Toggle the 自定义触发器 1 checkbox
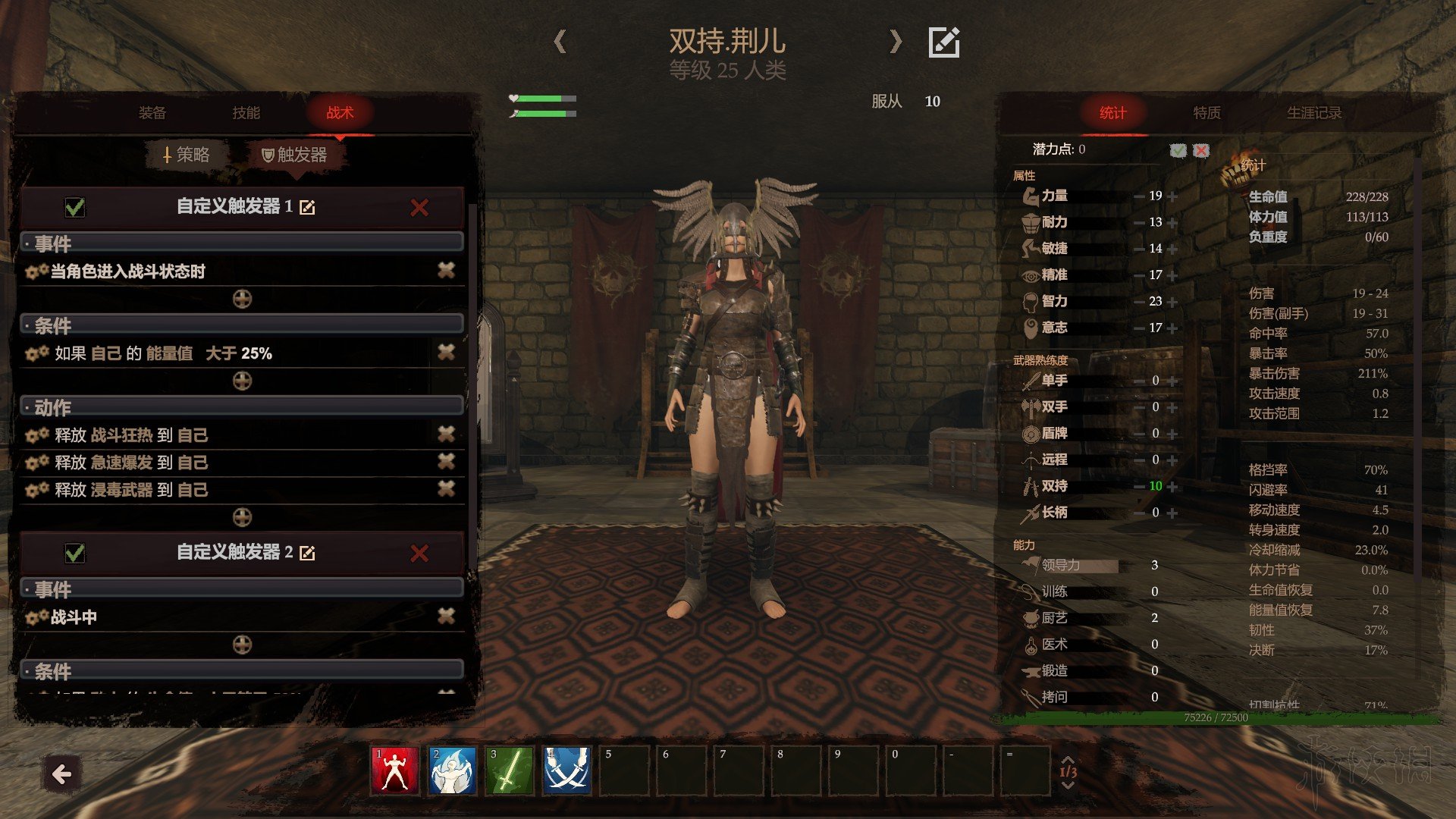 point(75,207)
